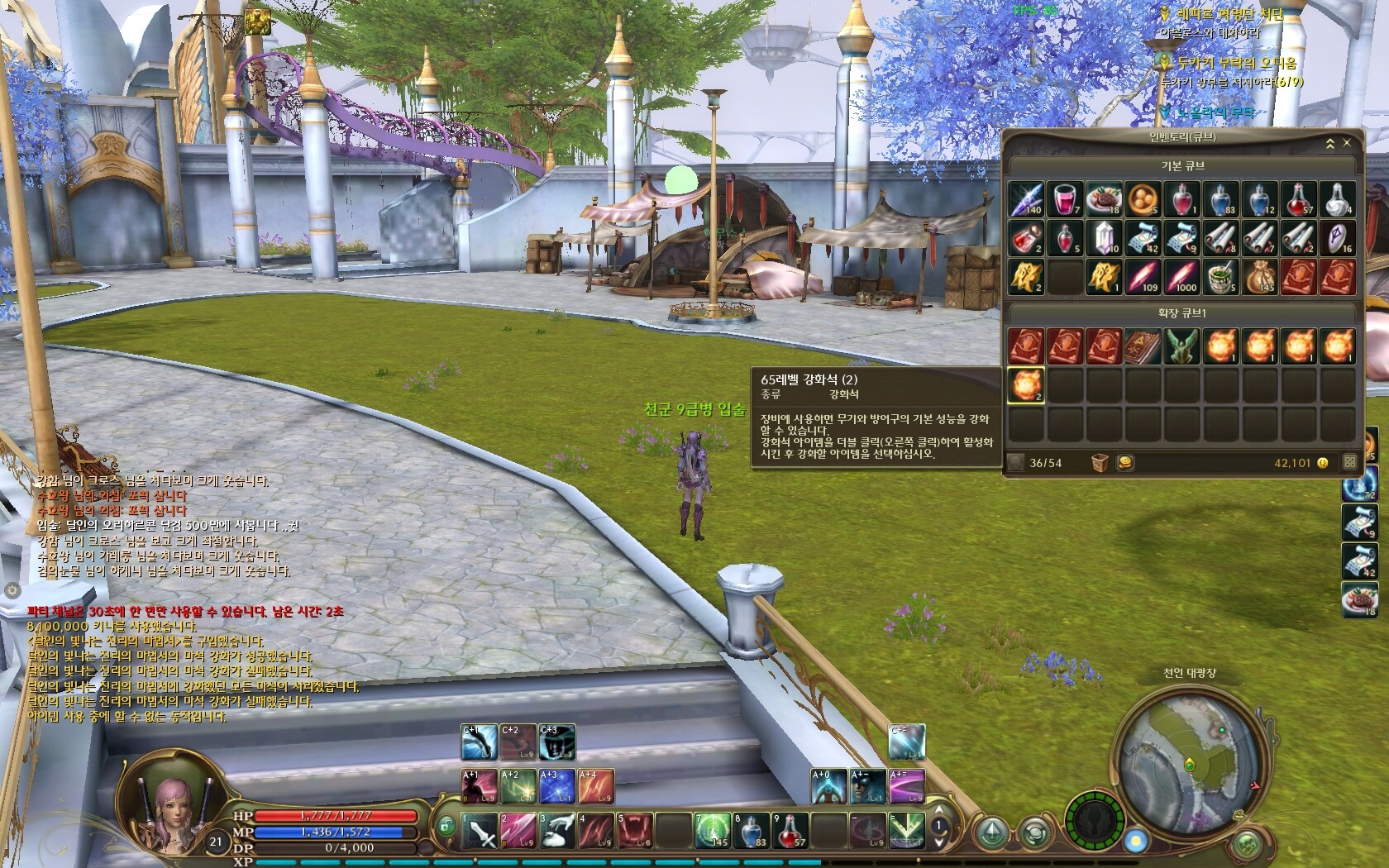The image size is (1389, 868).
Task: Select the steak dish stack of 18
Action: coord(1103,199)
